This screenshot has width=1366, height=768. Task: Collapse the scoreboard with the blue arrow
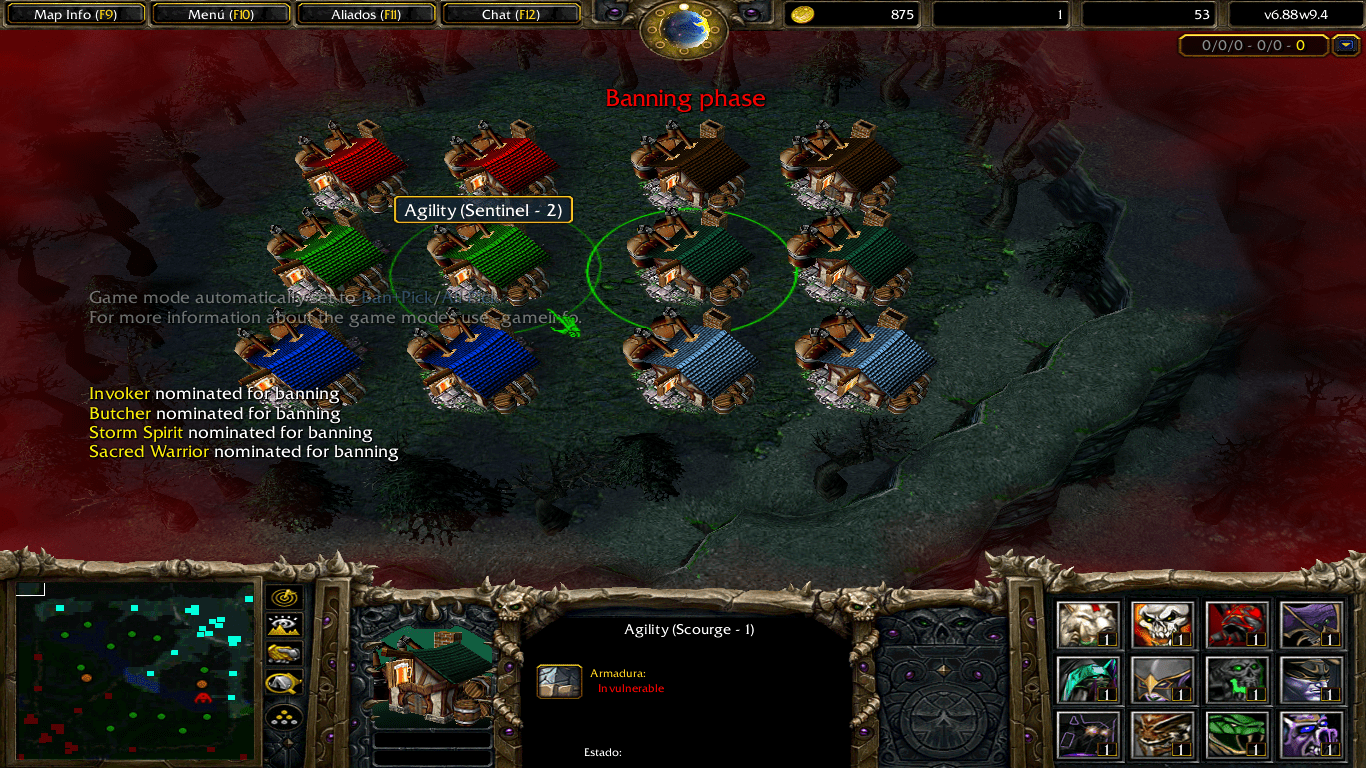coord(1347,45)
